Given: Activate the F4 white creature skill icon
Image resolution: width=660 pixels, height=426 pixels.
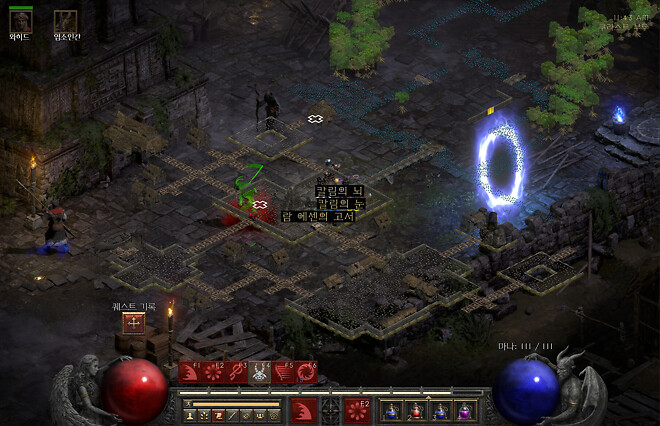Looking at the screenshot, I should (259, 373).
